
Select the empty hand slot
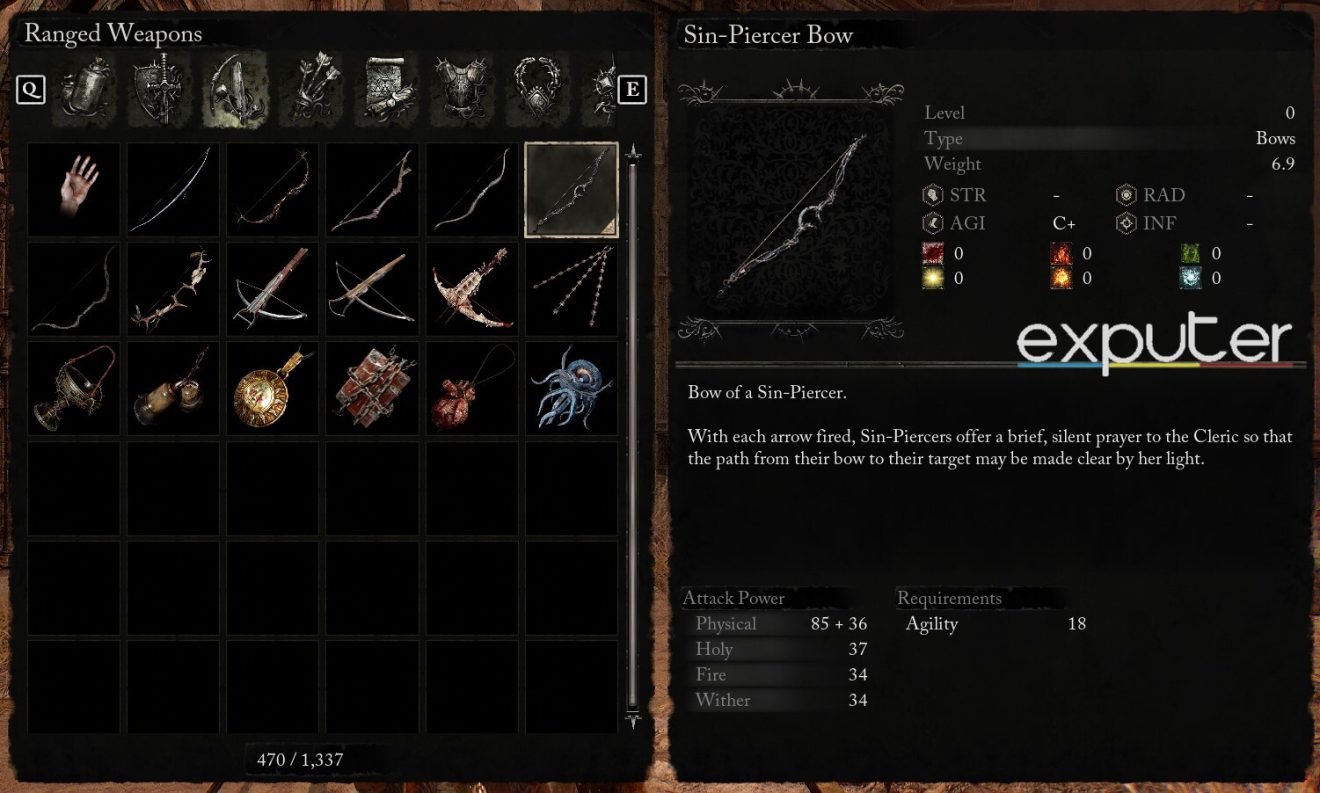click(x=73, y=190)
